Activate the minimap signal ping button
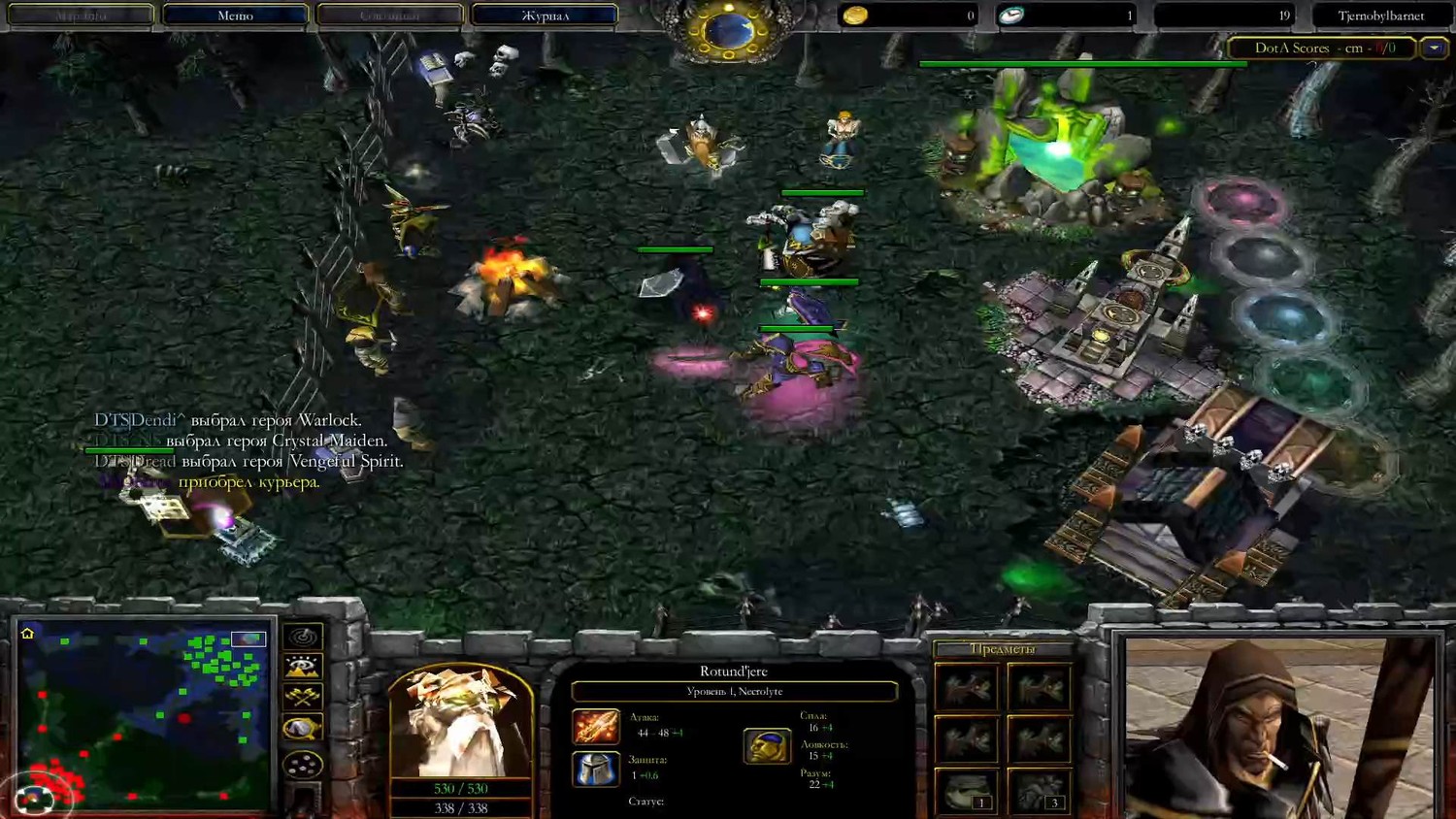This screenshot has height=819, width=1456. [x=303, y=637]
